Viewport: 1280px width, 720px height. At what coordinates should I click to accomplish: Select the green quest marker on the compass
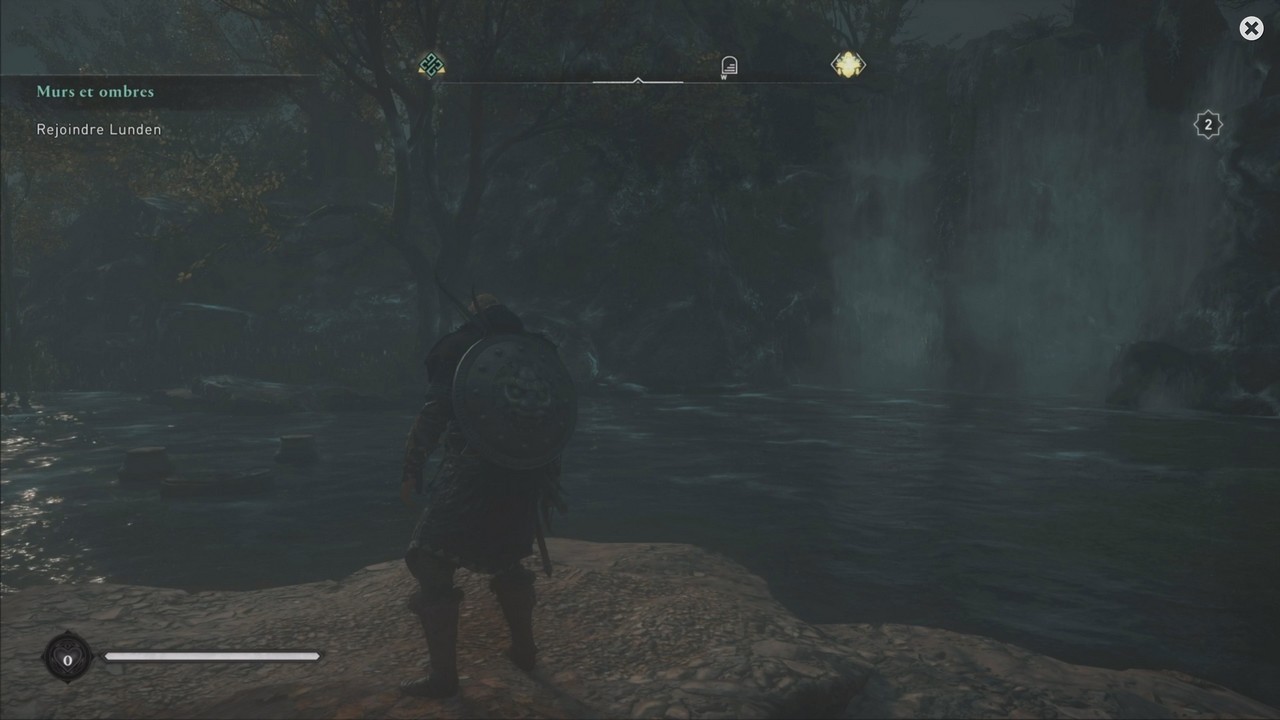431,64
